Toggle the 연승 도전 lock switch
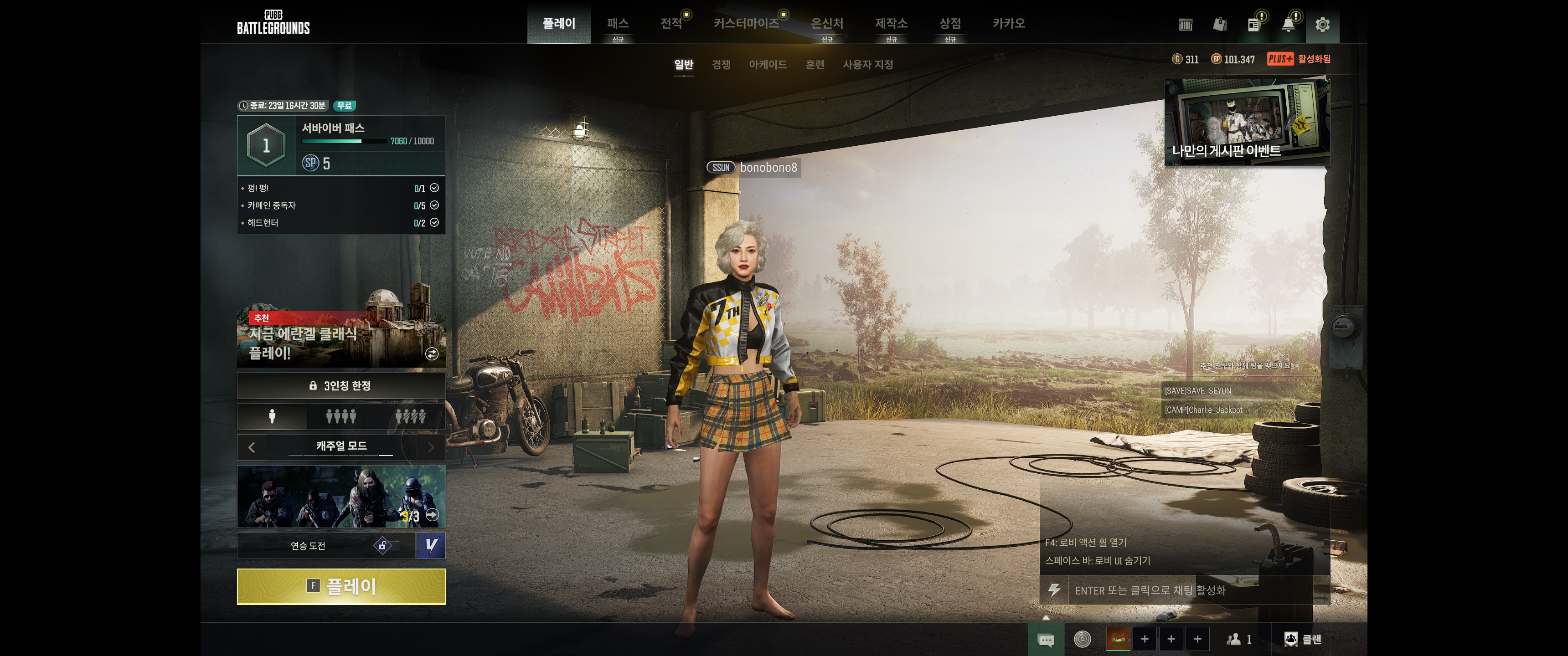Screen dimensions: 1568x656 click(x=387, y=546)
